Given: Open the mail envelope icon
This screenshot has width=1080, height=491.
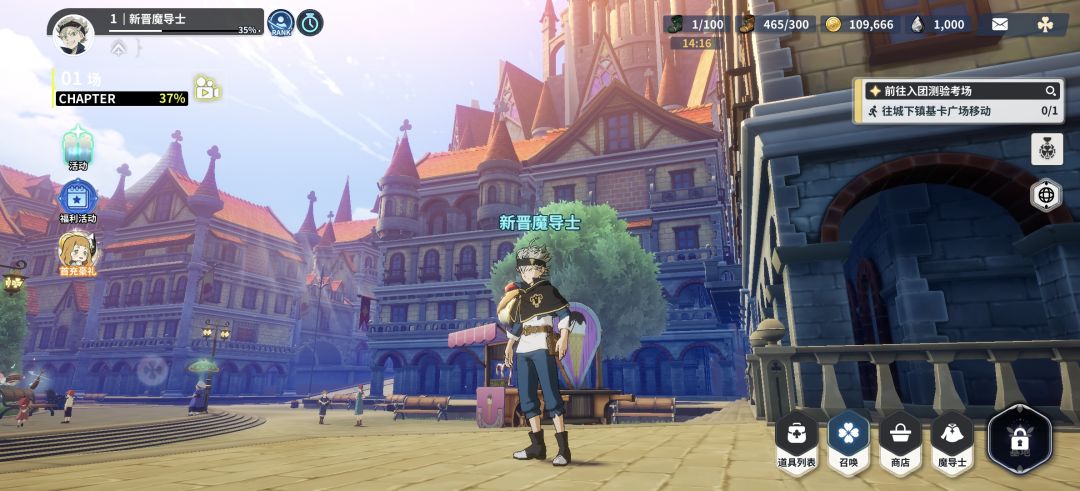Looking at the screenshot, I should pos(1000,24).
